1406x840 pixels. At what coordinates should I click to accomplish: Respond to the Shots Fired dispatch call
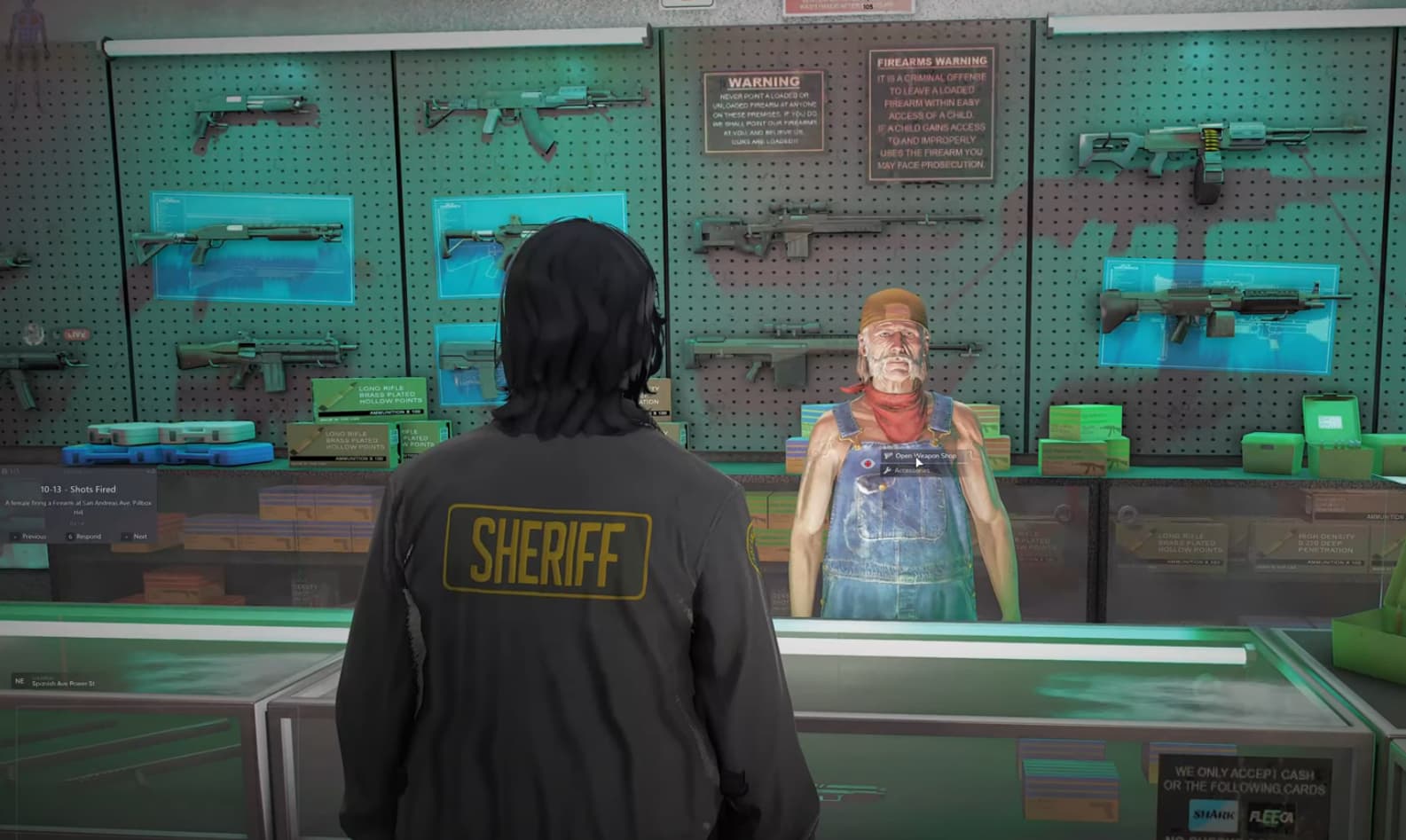(x=89, y=537)
